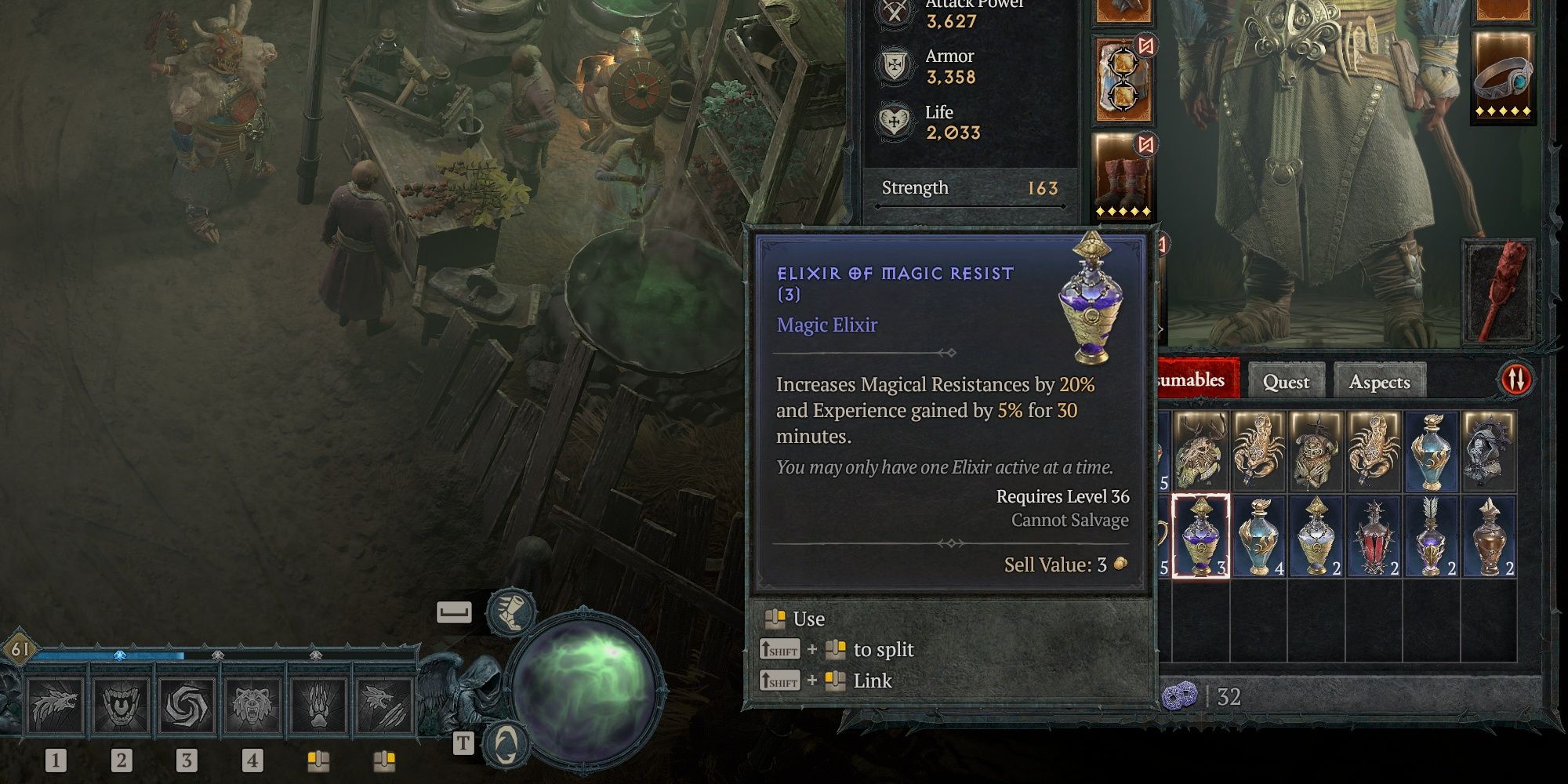Open the Aspects tab
This screenshot has height=784, width=1568.
click(x=1380, y=382)
